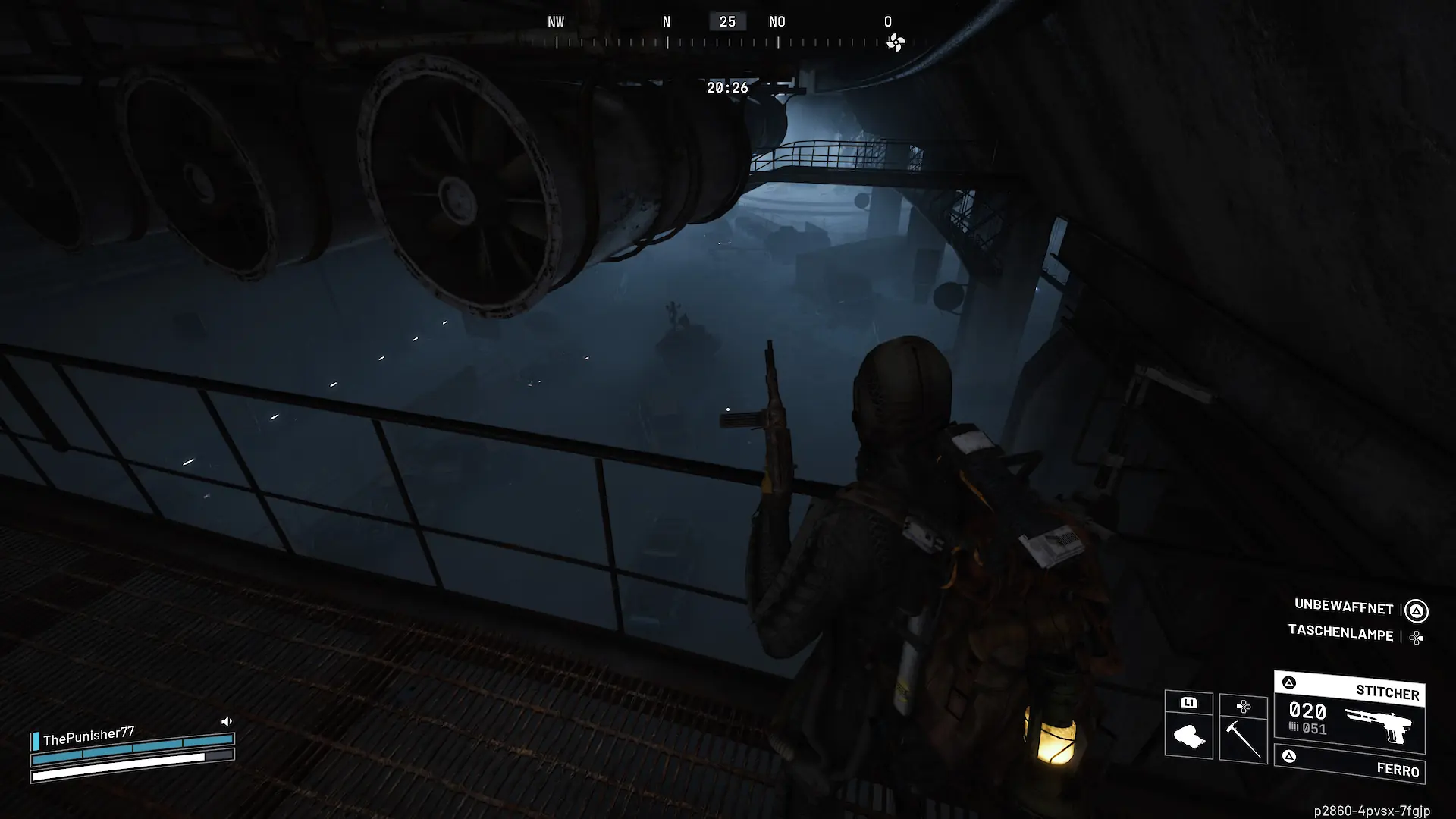The image size is (1456, 819).
Task: Switch to the Ferro weapon slot
Action: pyautogui.click(x=1349, y=765)
